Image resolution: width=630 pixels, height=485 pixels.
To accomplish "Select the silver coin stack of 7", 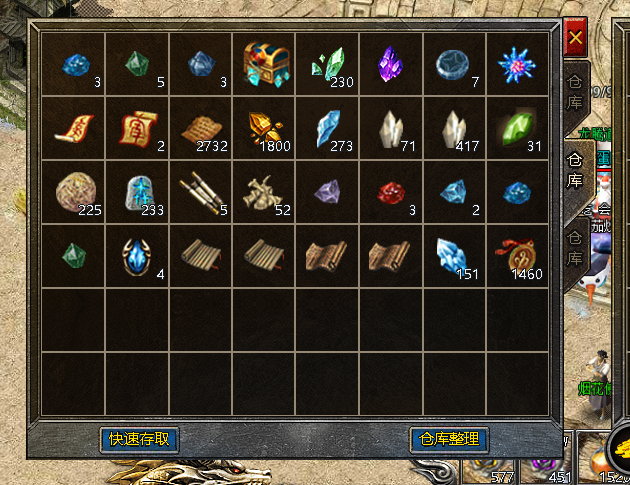I will coord(455,64).
